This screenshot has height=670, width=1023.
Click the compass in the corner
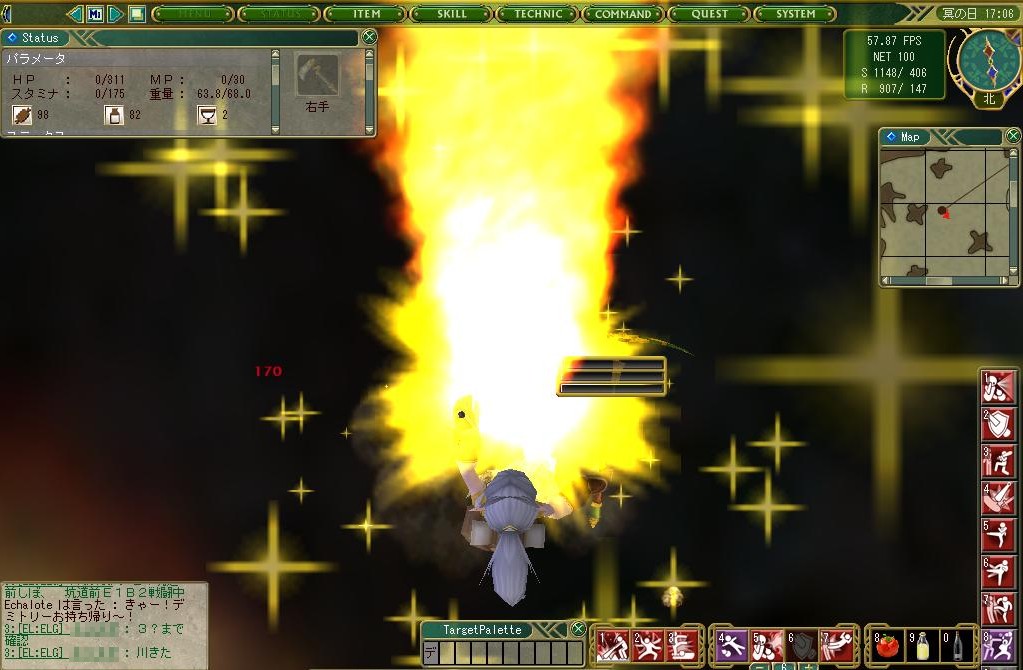988,60
